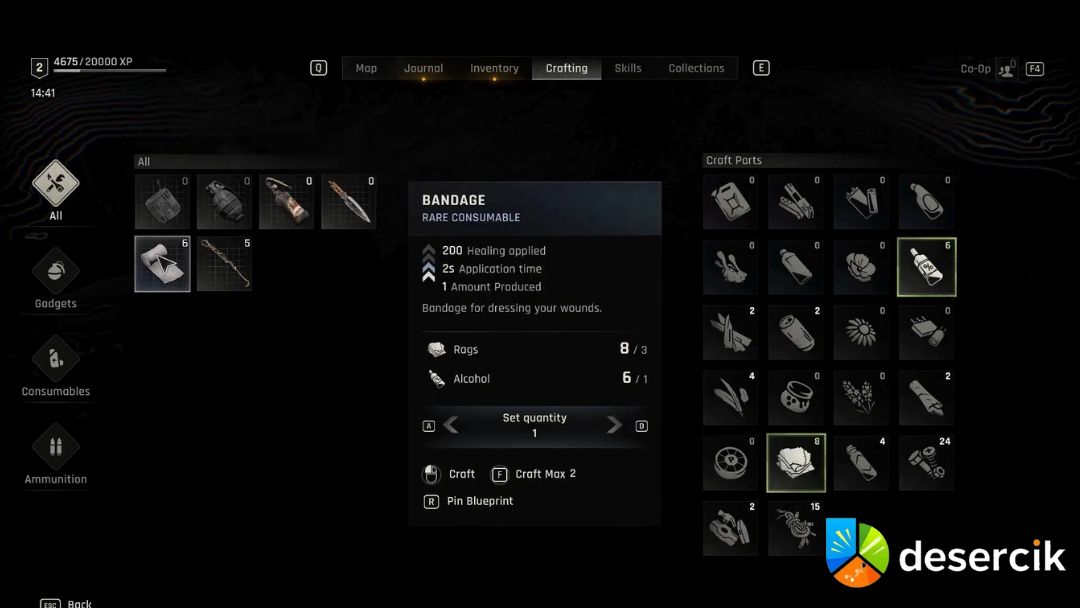Select the frag grenade blueprint
Viewport: 1080px width, 608px height.
point(224,201)
